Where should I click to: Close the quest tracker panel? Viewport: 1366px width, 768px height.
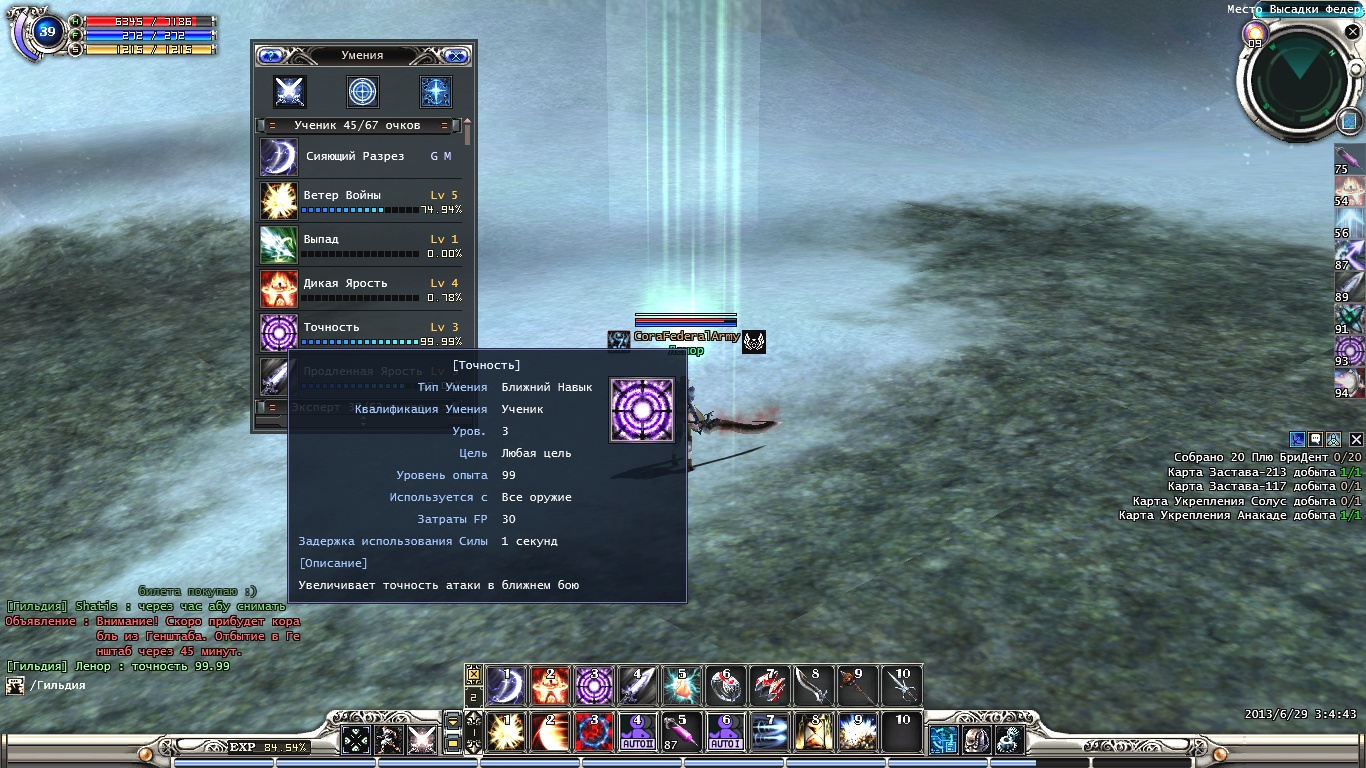point(1356,439)
